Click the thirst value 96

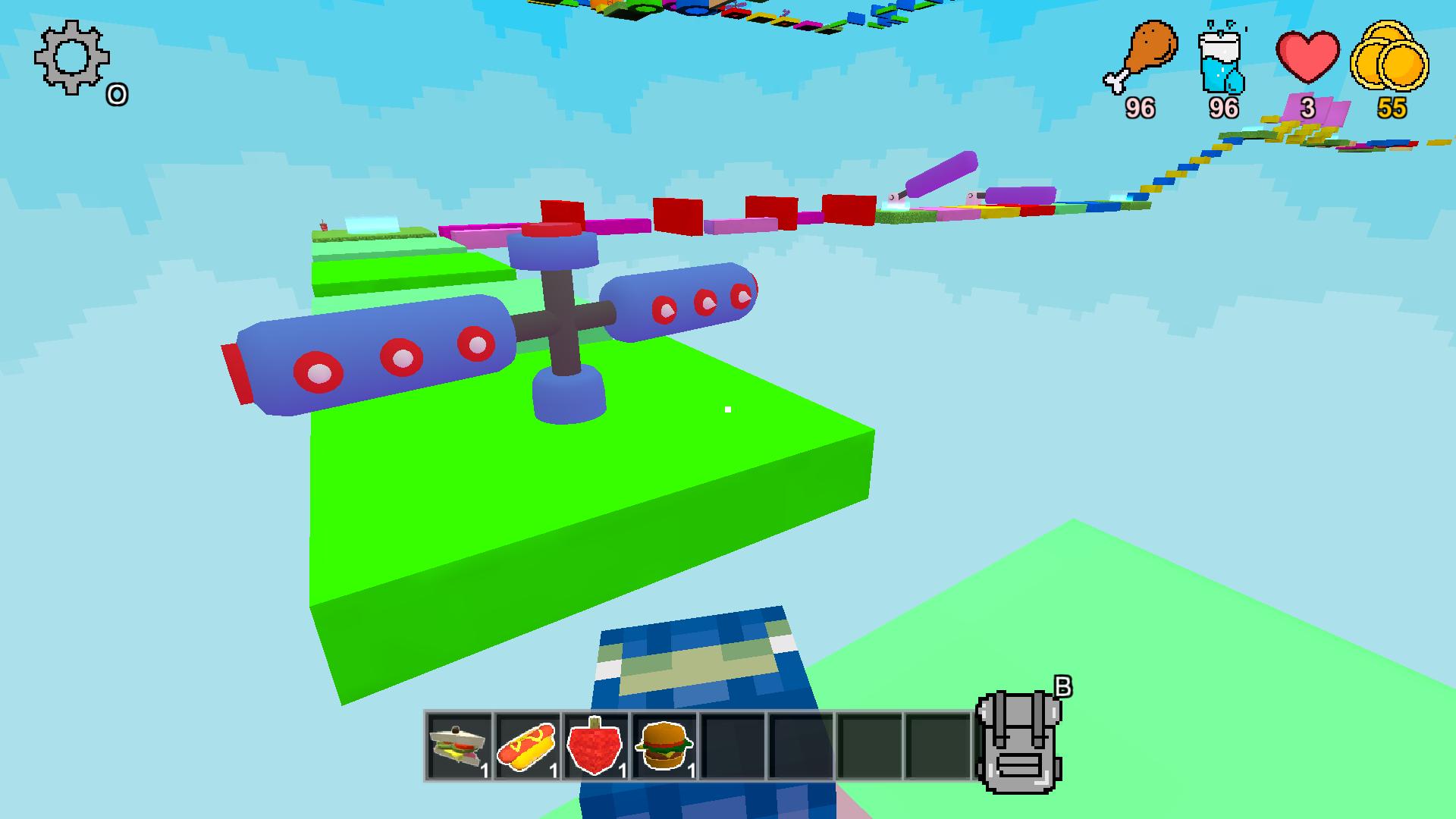click(x=1223, y=109)
